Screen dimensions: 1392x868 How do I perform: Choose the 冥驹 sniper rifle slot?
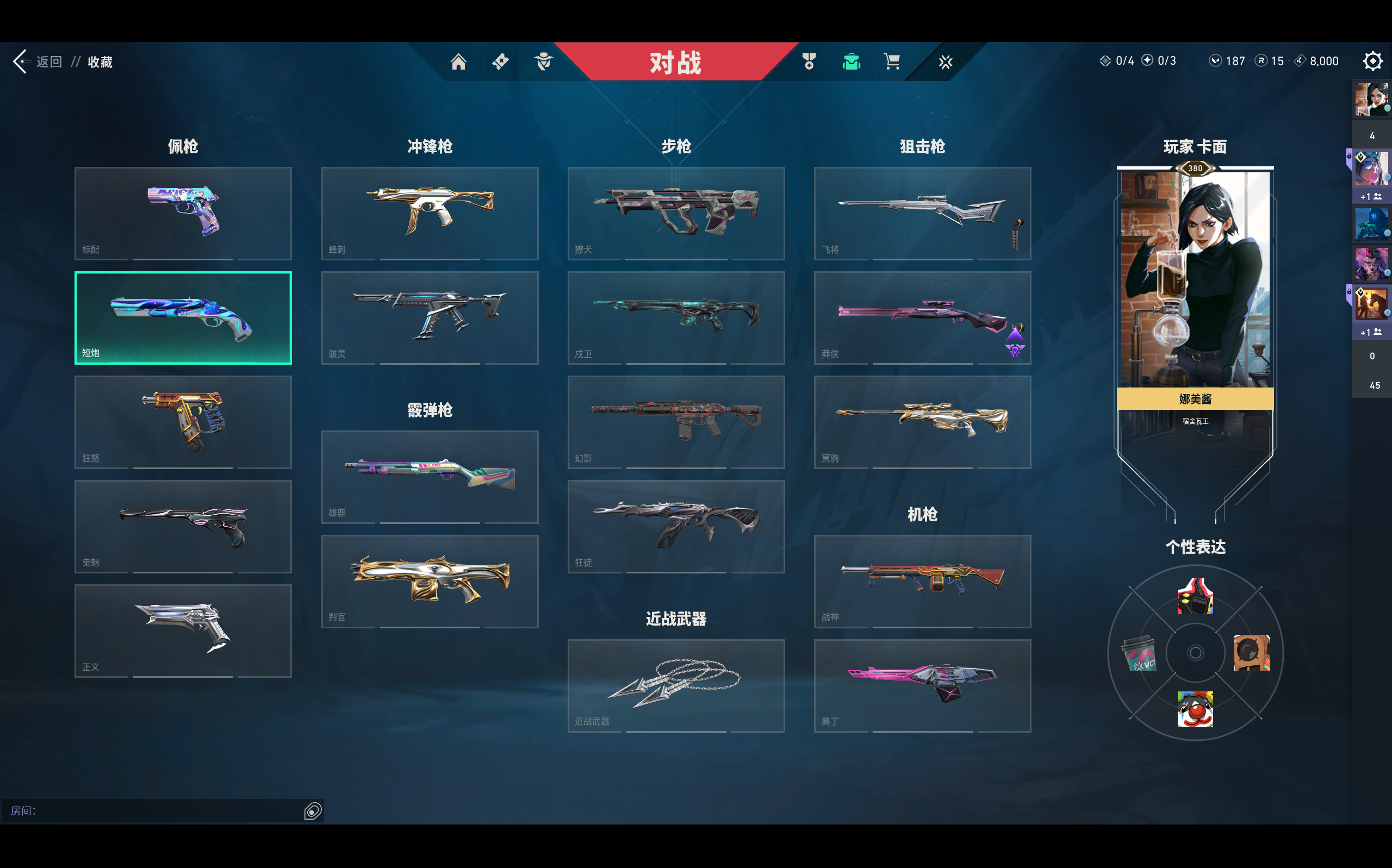(x=922, y=422)
